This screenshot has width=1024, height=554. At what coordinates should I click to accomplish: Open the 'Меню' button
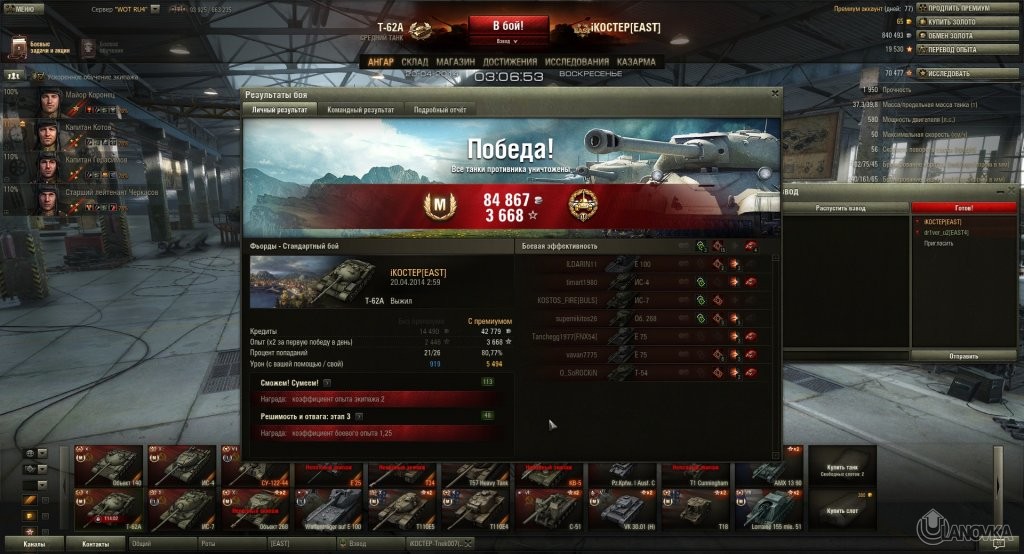(x=24, y=7)
